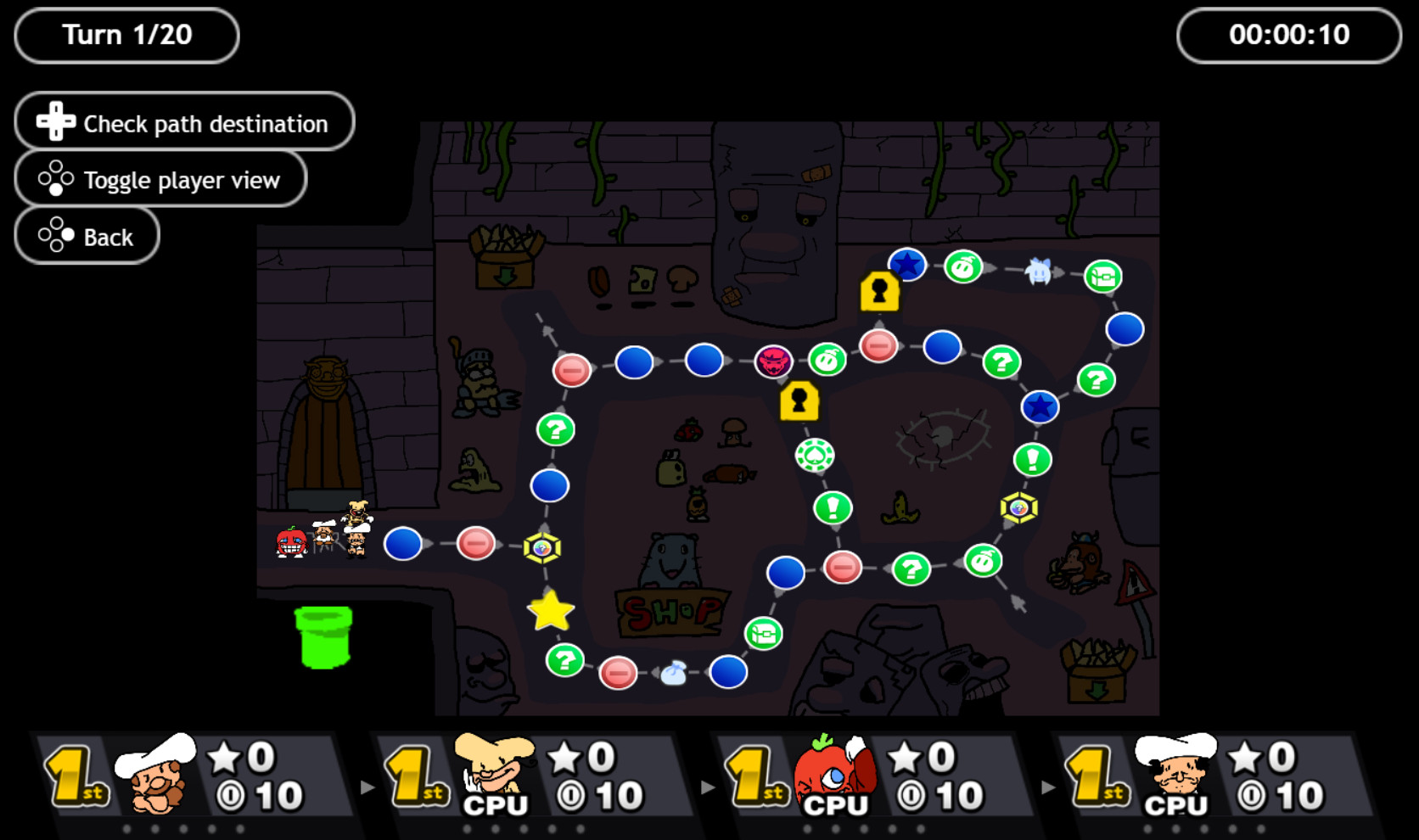
Task: Toggle player view
Action: 160,179
